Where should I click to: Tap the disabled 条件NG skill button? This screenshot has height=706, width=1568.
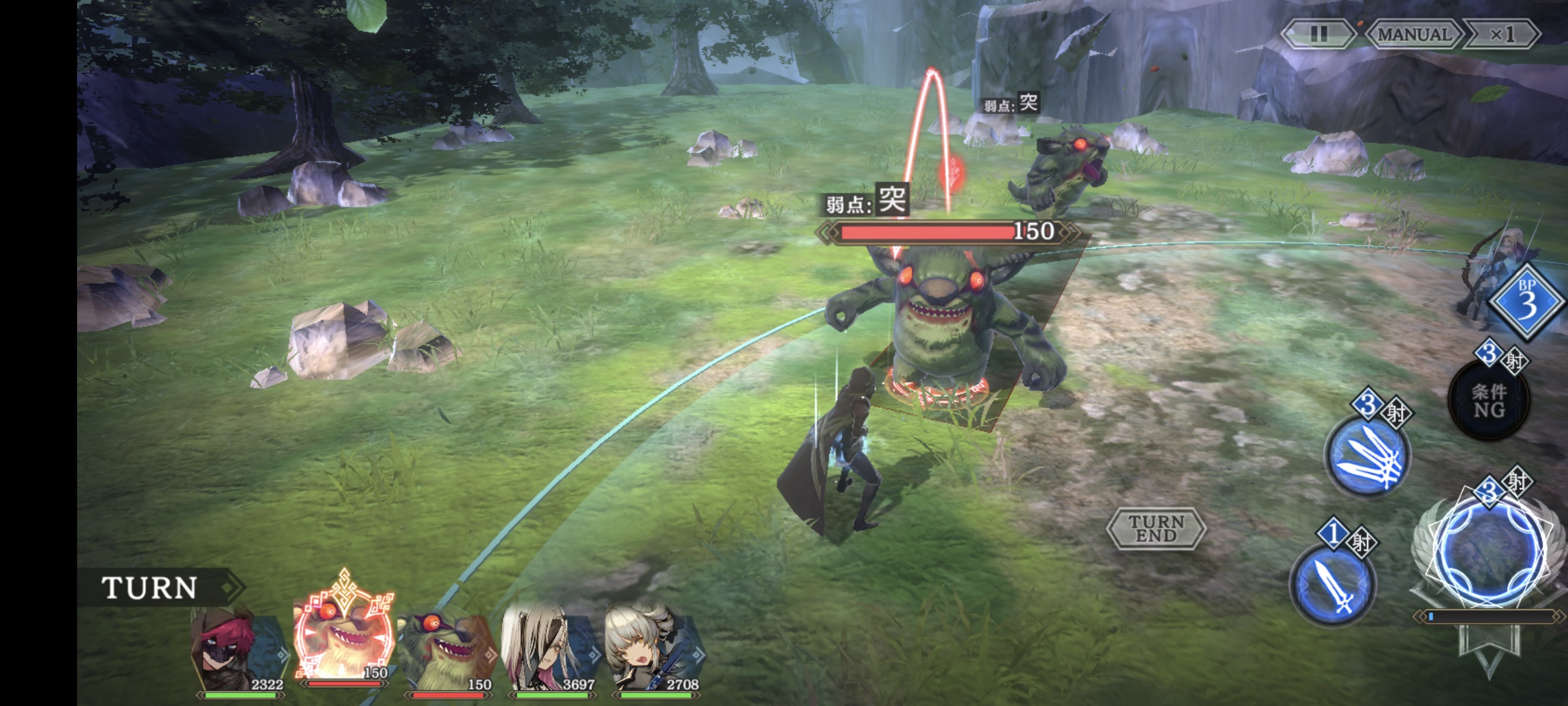click(1488, 400)
